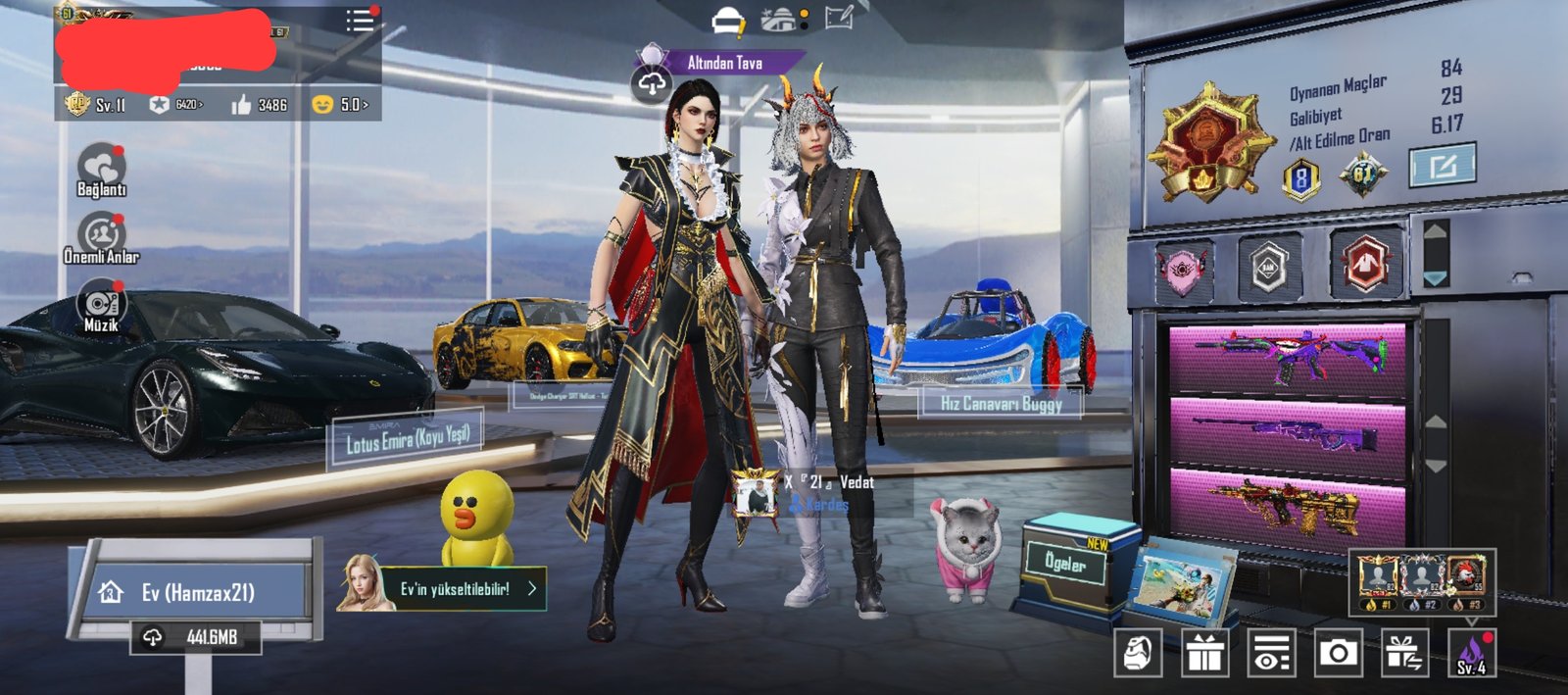Edit the stats card with the pencil button
This screenshot has width=1568, height=695.
[x=1442, y=166]
